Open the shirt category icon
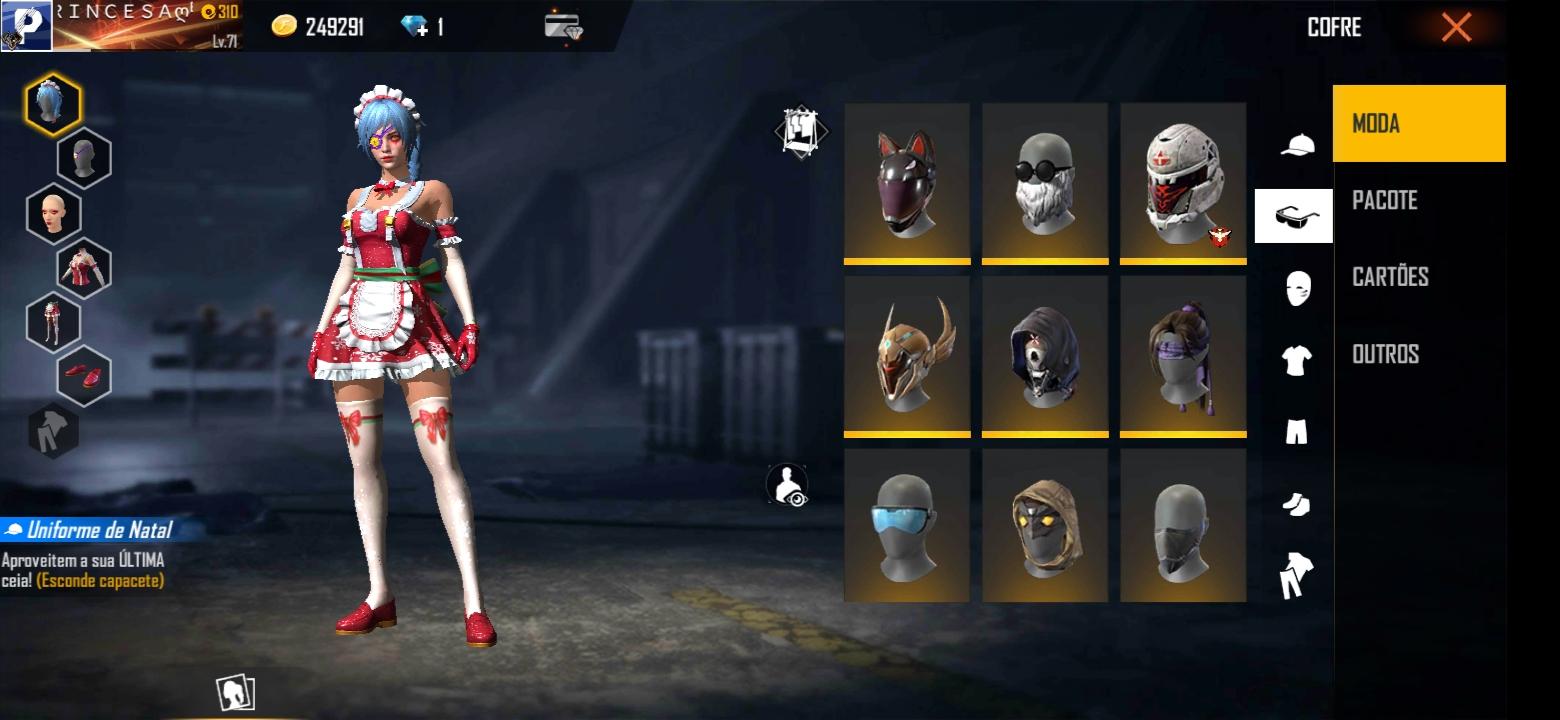Viewport: 1560px width, 720px height. pos(1295,360)
